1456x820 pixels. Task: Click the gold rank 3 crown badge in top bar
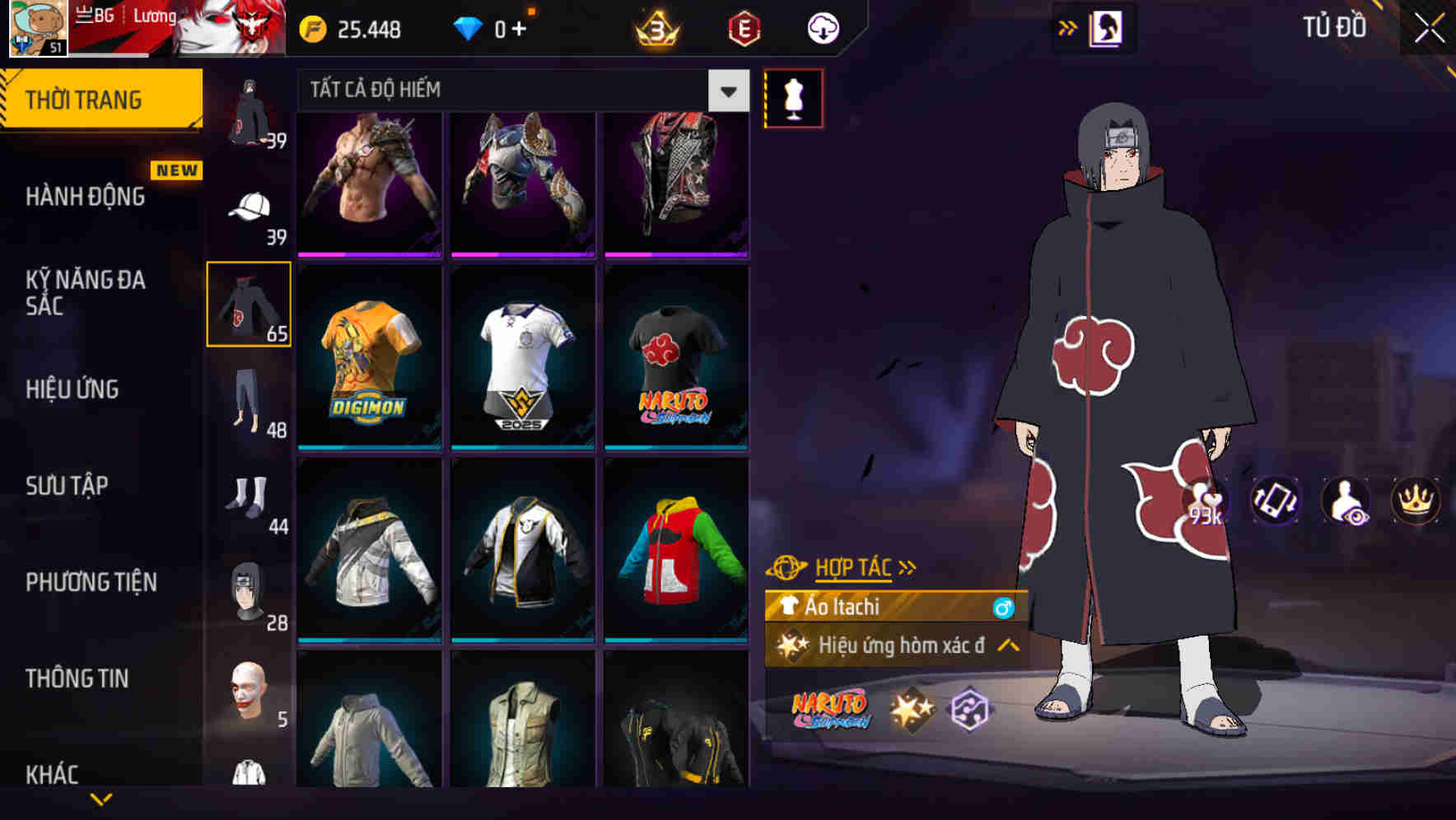tap(658, 26)
